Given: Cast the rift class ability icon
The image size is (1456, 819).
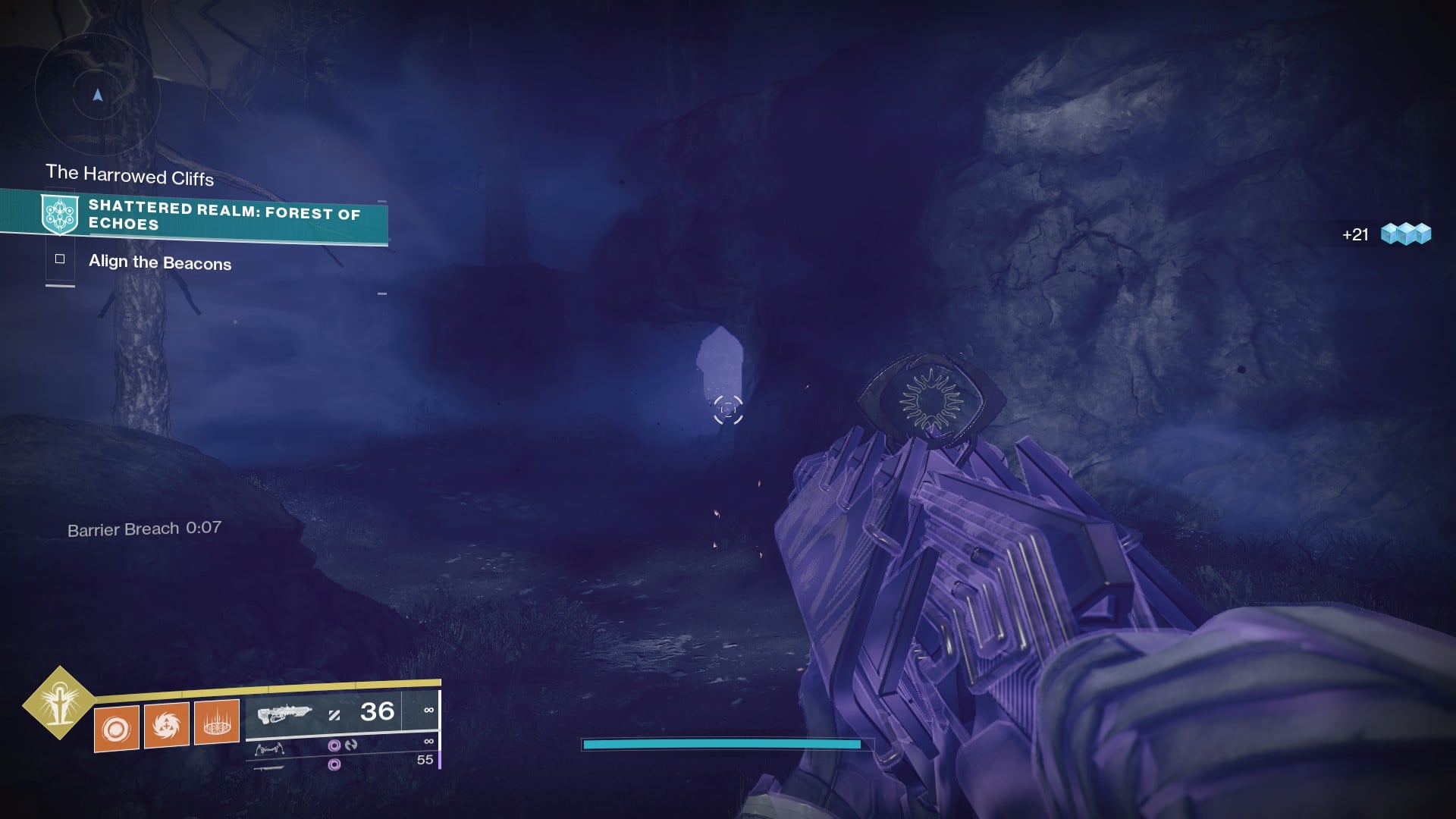Looking at the screenshot, I should [x=217, y=723].
